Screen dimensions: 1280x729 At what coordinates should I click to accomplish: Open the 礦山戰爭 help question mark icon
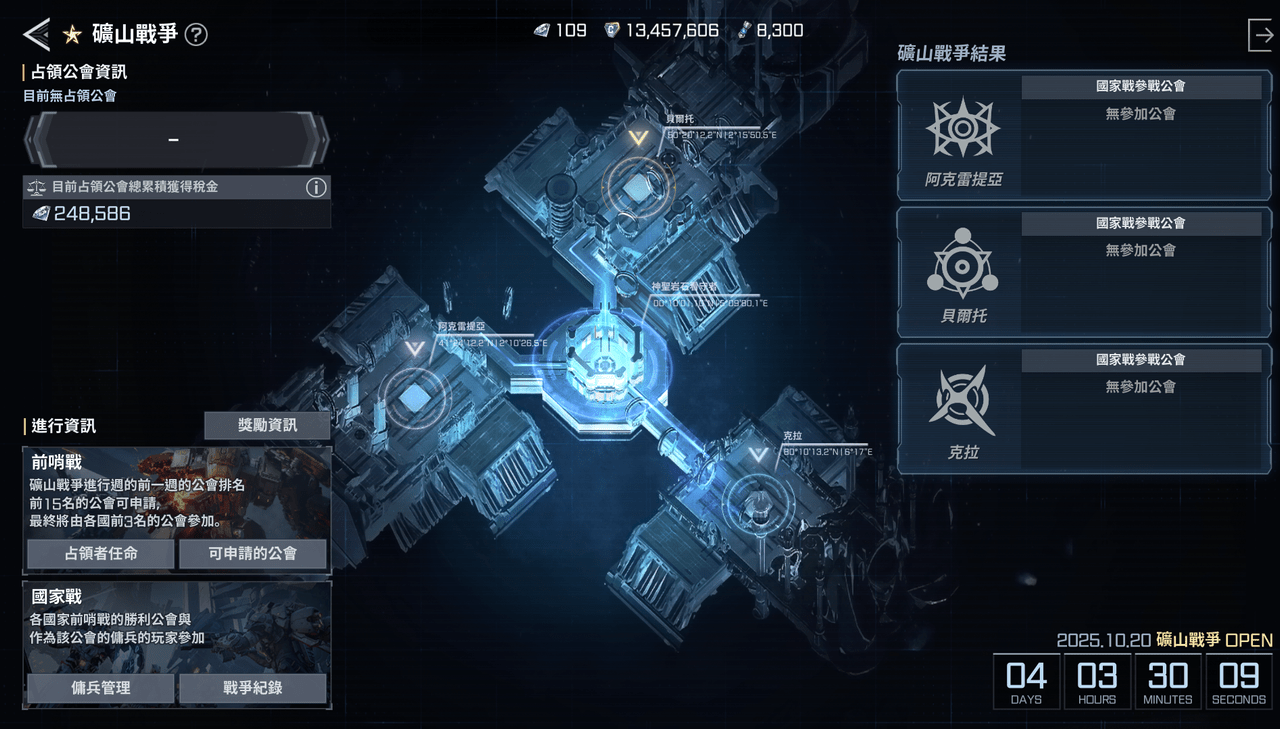point(196,34)
